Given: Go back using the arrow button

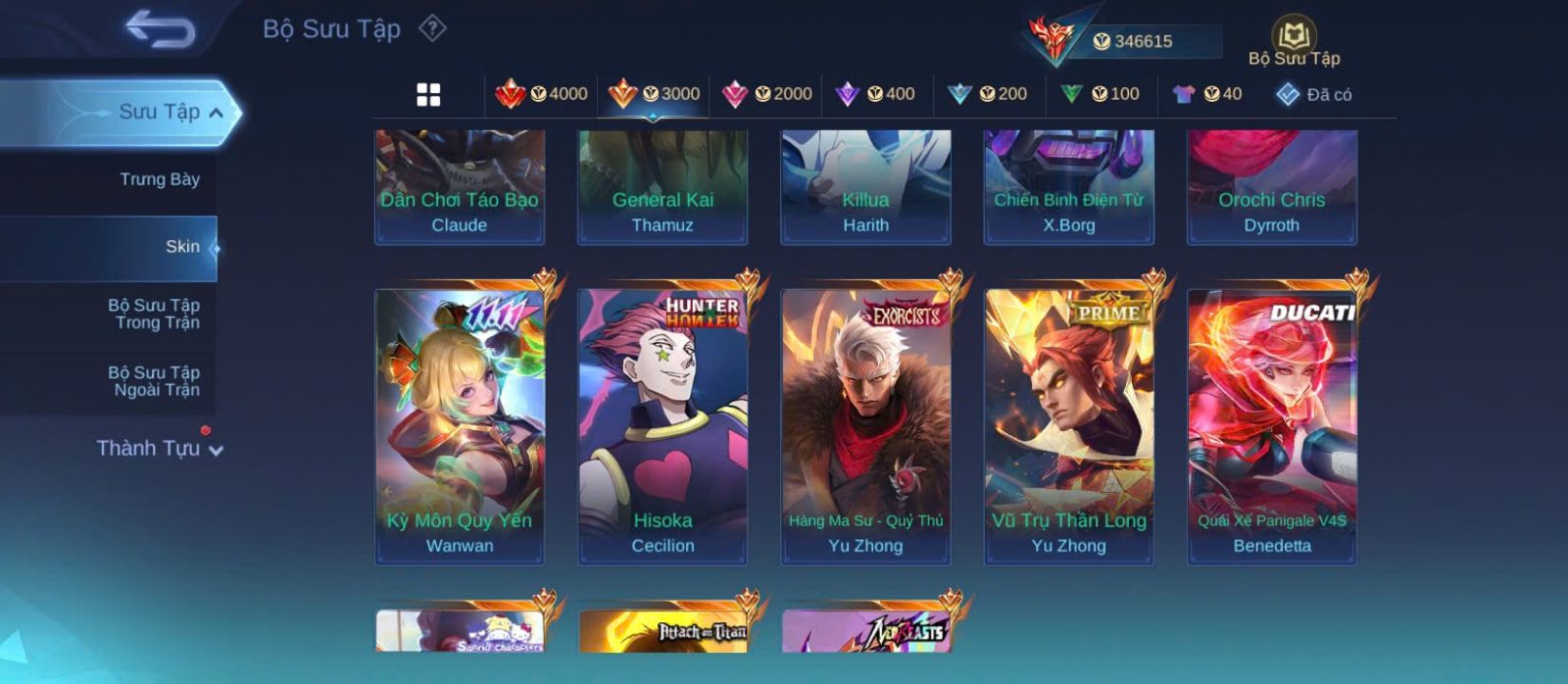Looking at the screenshot, I should click(160, 29).
